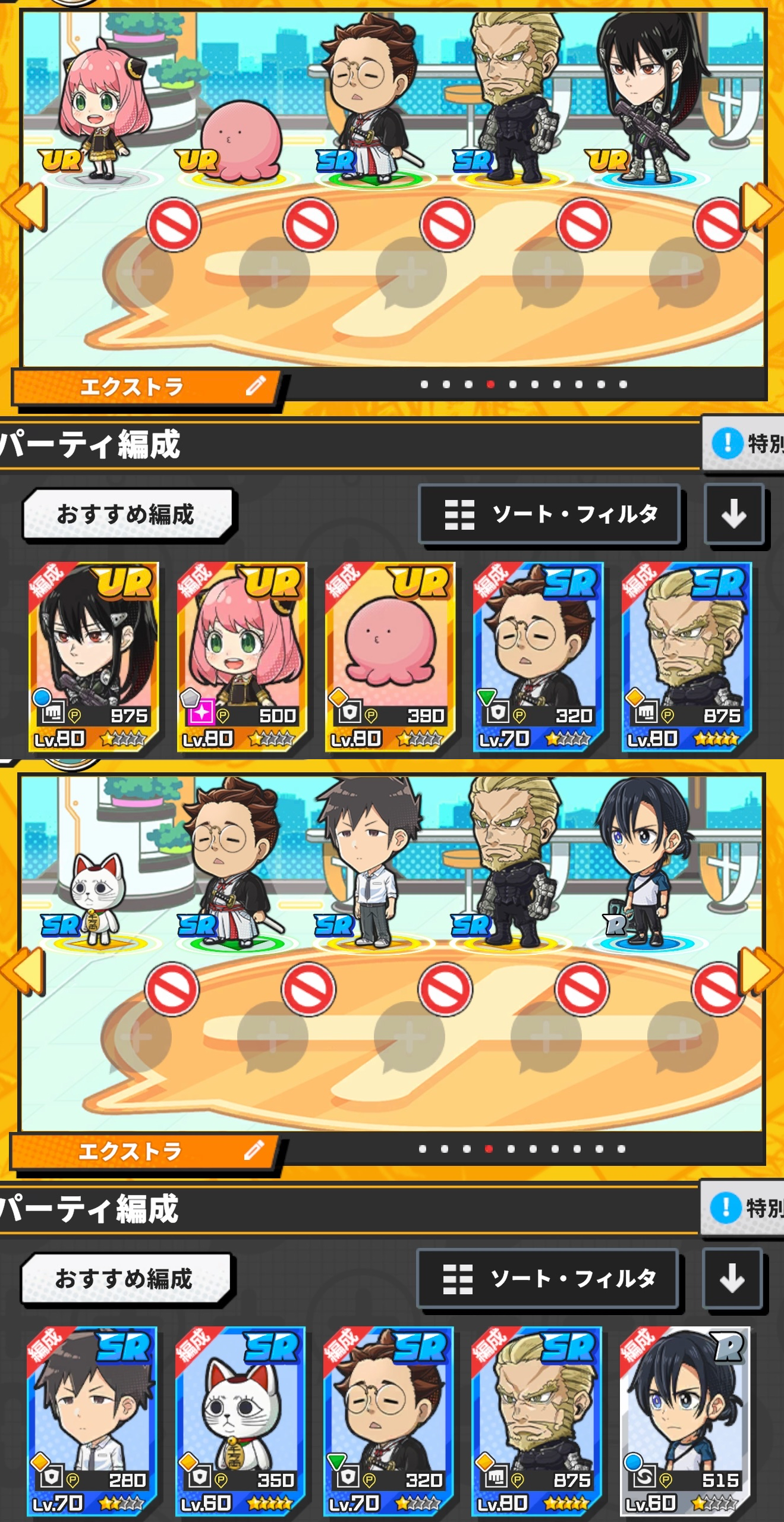This screenshot has width=784, height=1522.
Task: Tap the white-shirt man in the lineup
Action: pos(369,862)
